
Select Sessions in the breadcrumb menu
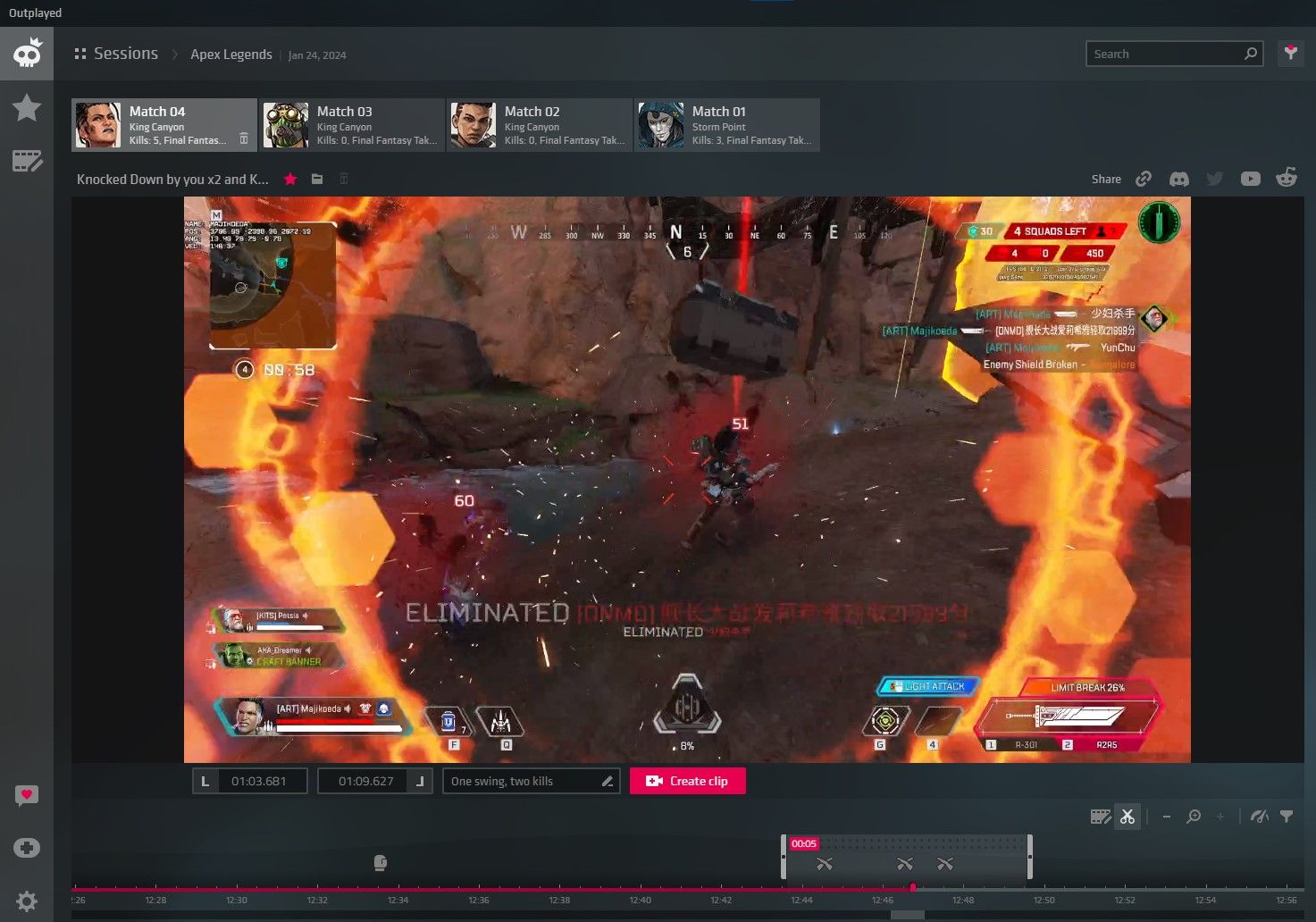pos(126,53)
